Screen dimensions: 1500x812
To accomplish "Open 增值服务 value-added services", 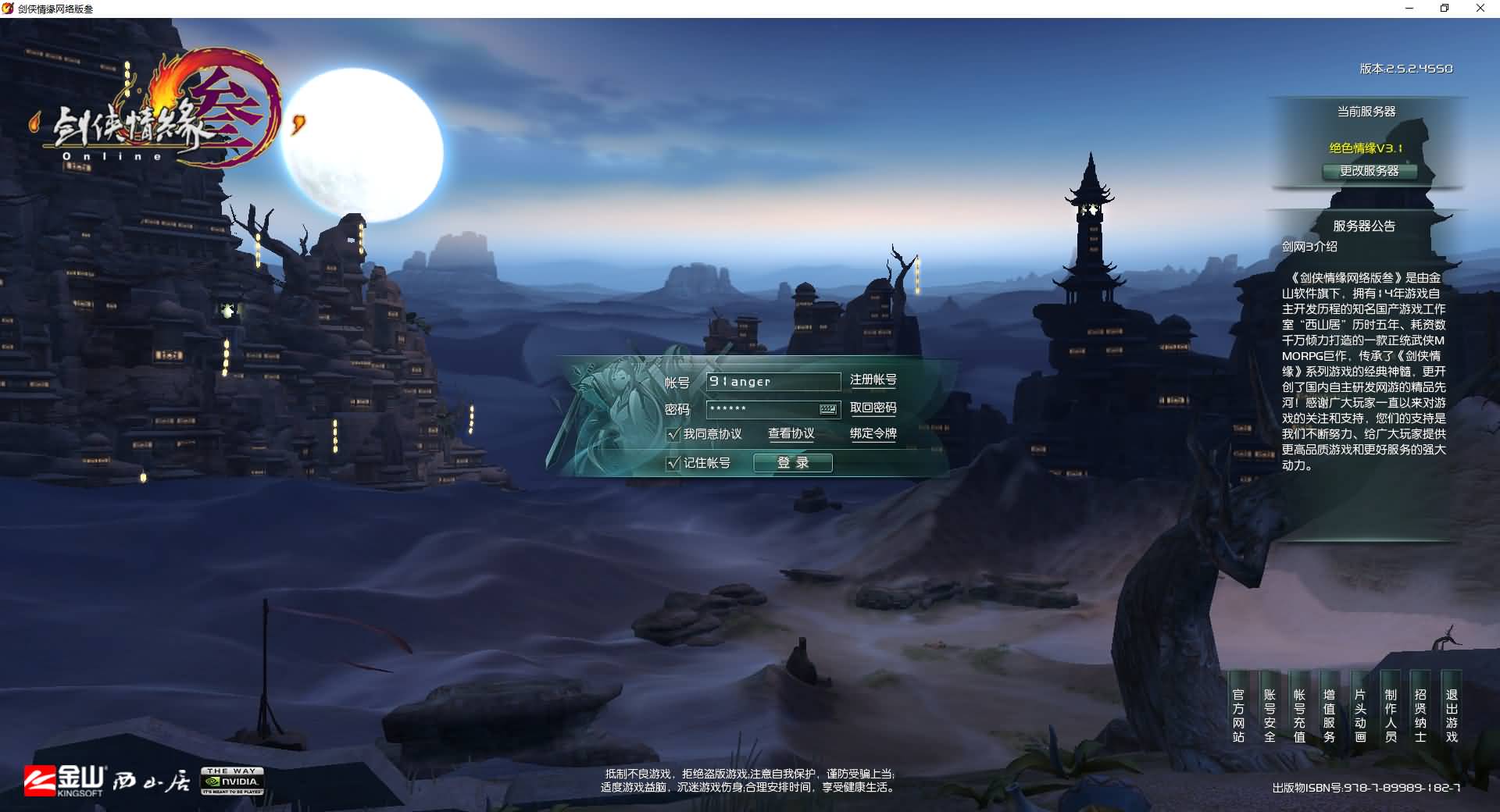I will [x=1329, y=715].
